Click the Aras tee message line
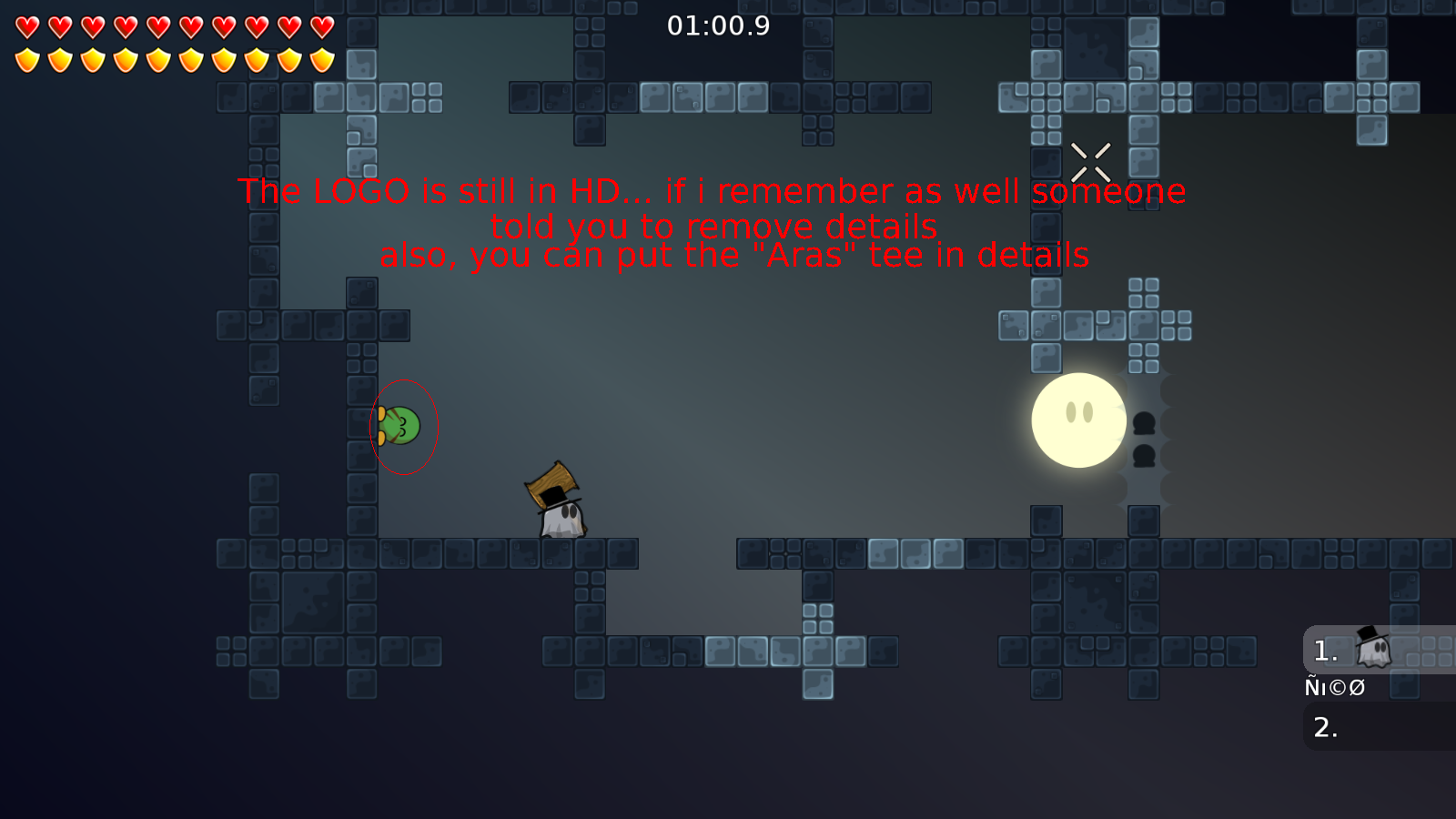The height and width of the screenshot is (819, 1456). tap(733, 256)
